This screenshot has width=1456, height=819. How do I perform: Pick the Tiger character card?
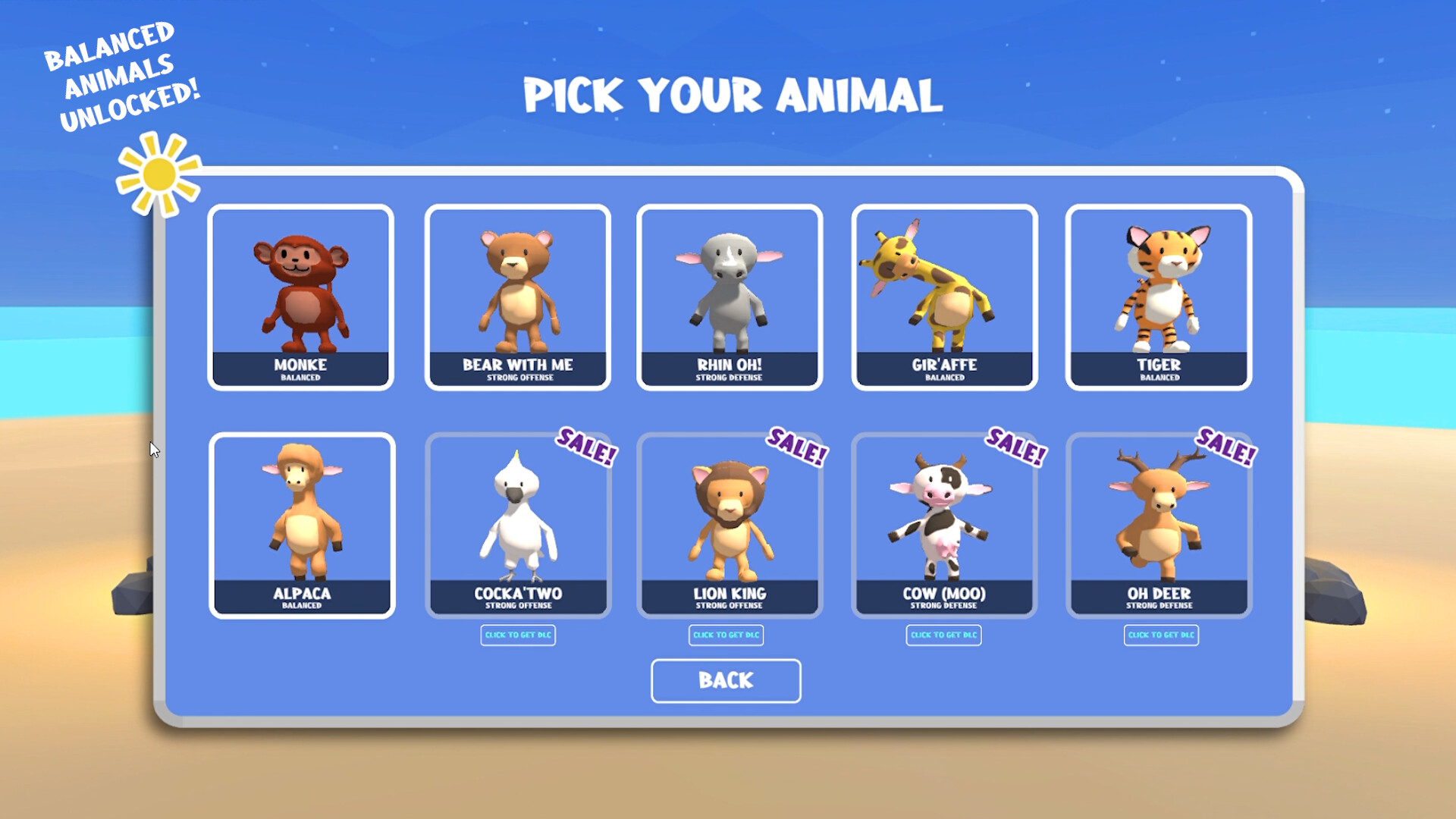pos(1159,296)
